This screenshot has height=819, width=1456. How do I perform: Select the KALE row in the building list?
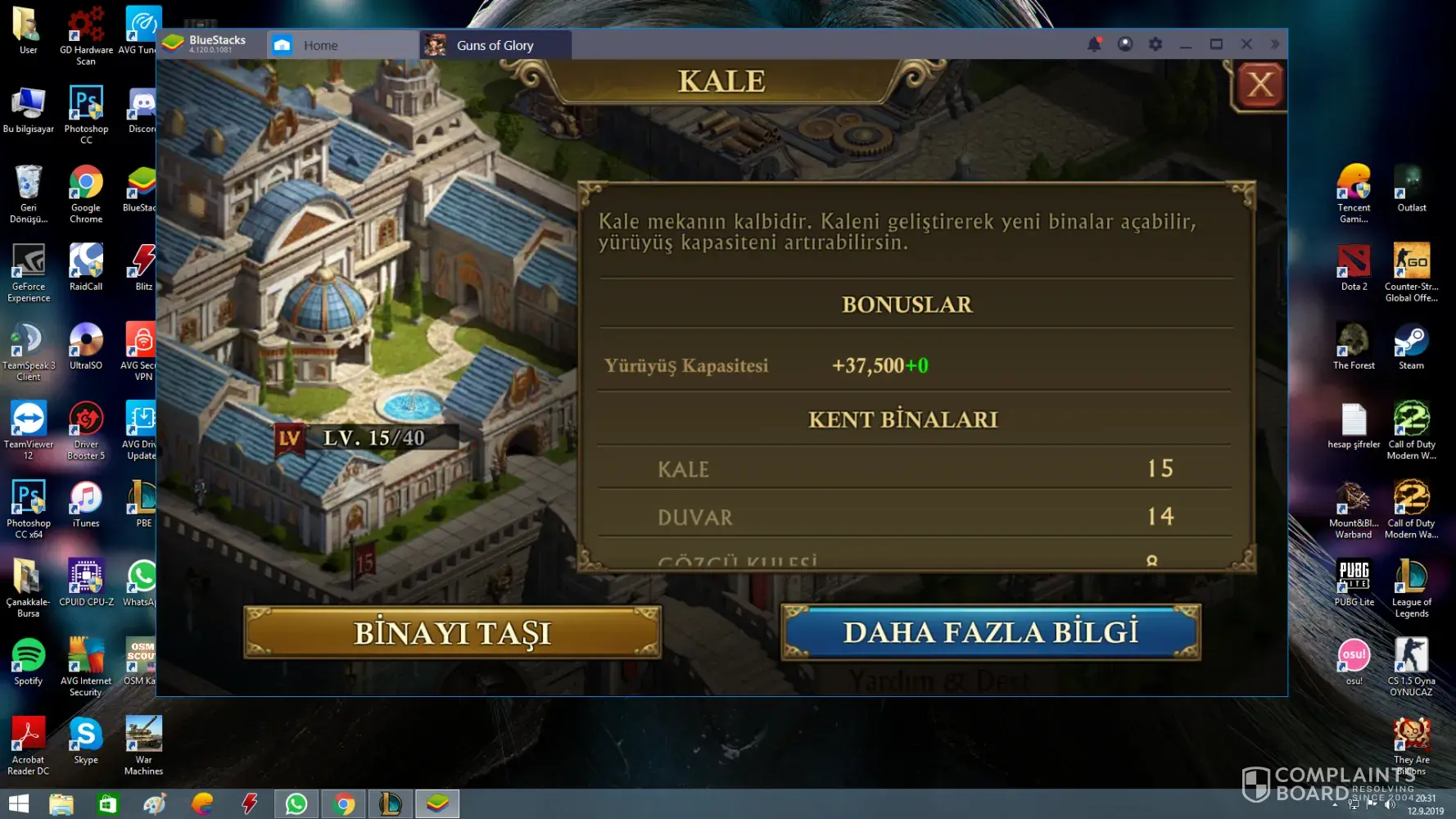point(915,469)
